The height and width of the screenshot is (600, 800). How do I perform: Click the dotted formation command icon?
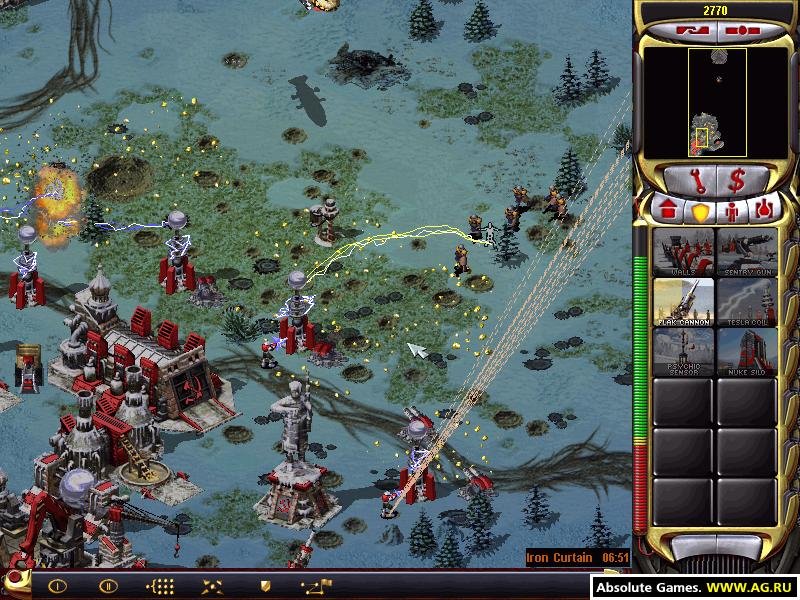pos(160,586)
